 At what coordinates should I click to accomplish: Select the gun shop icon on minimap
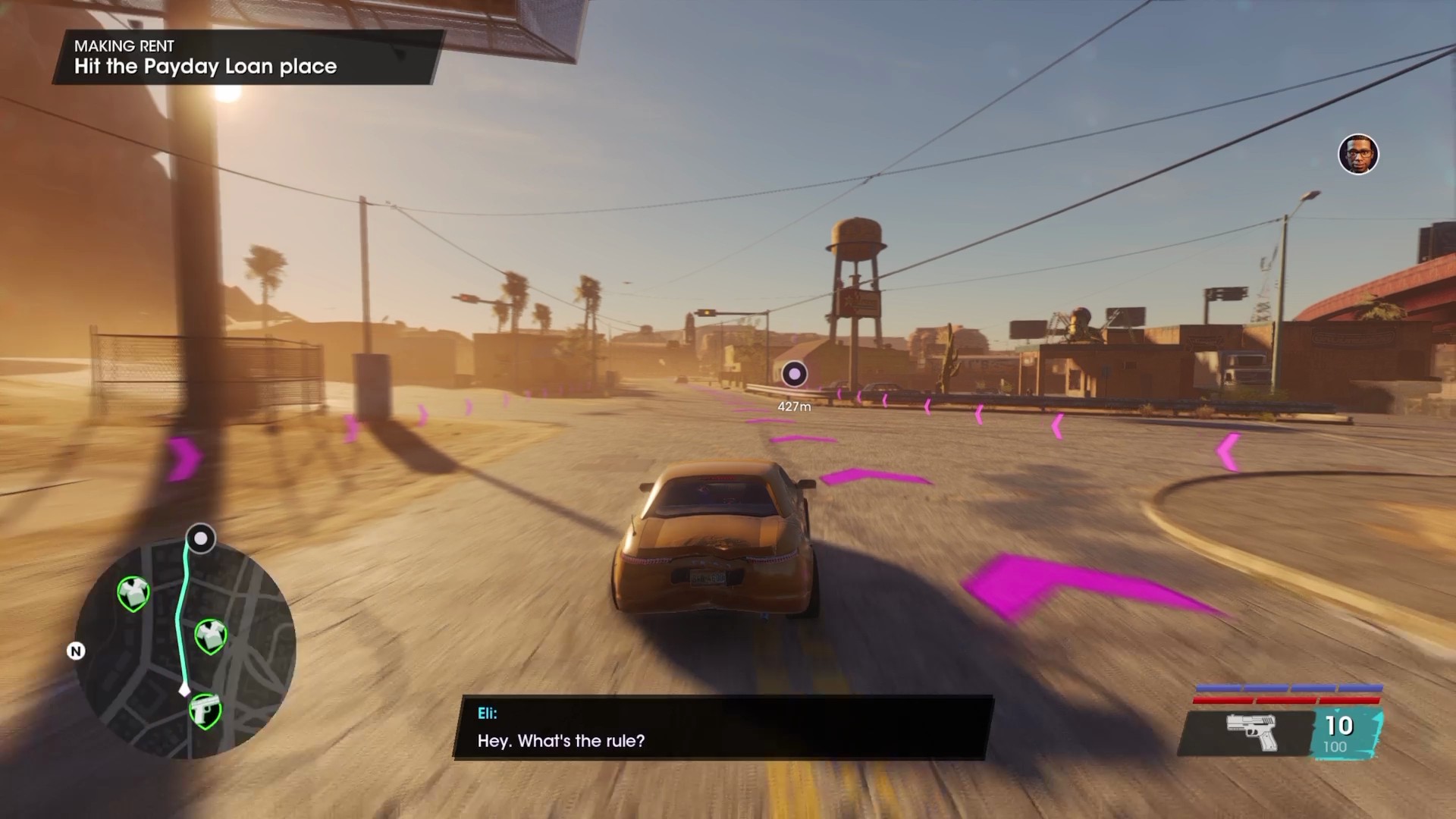[205, 711]
